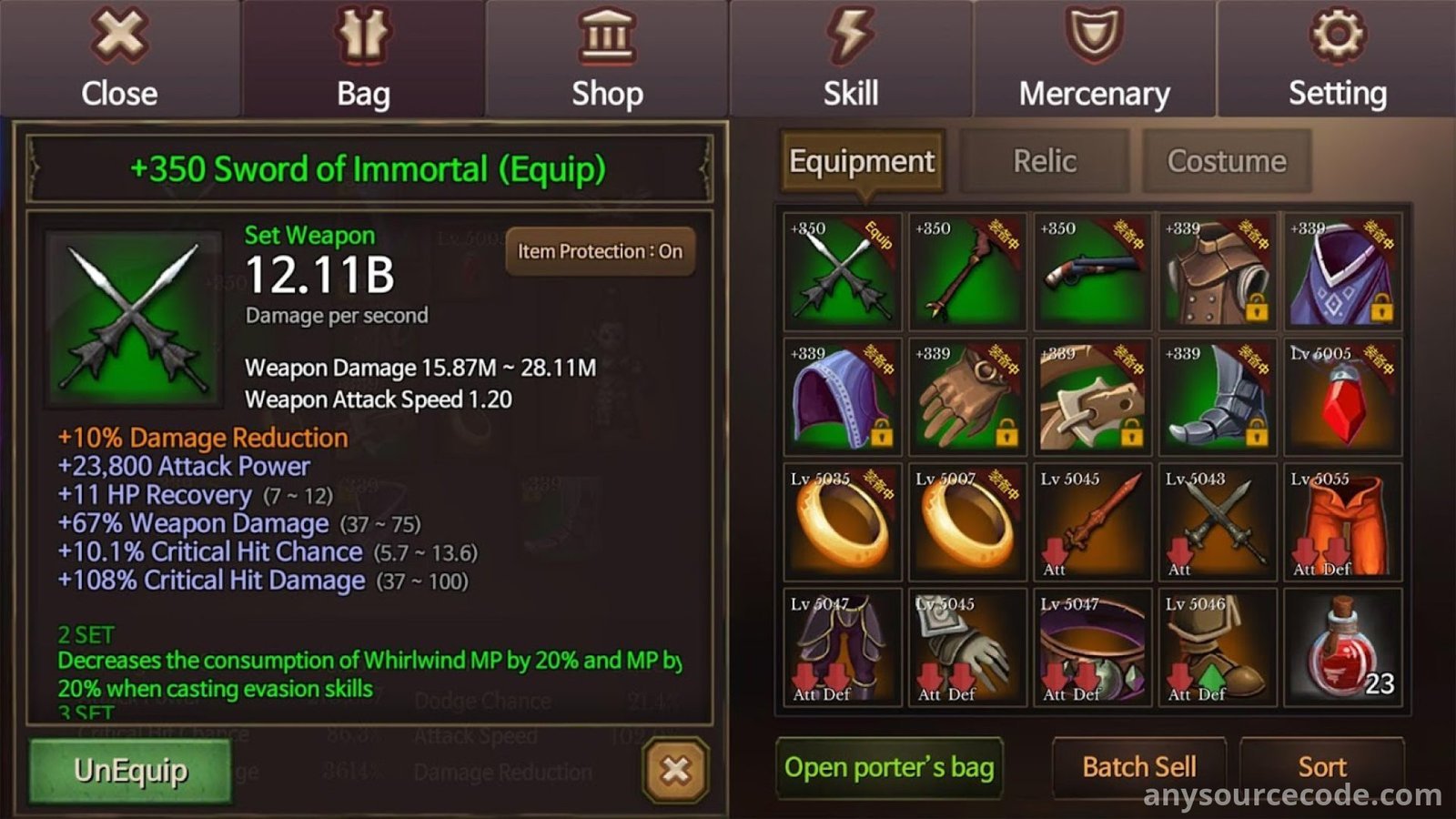Open the Mercenary menu
Viewport: 1456px width, 819px height.
tap(1094, 58)
